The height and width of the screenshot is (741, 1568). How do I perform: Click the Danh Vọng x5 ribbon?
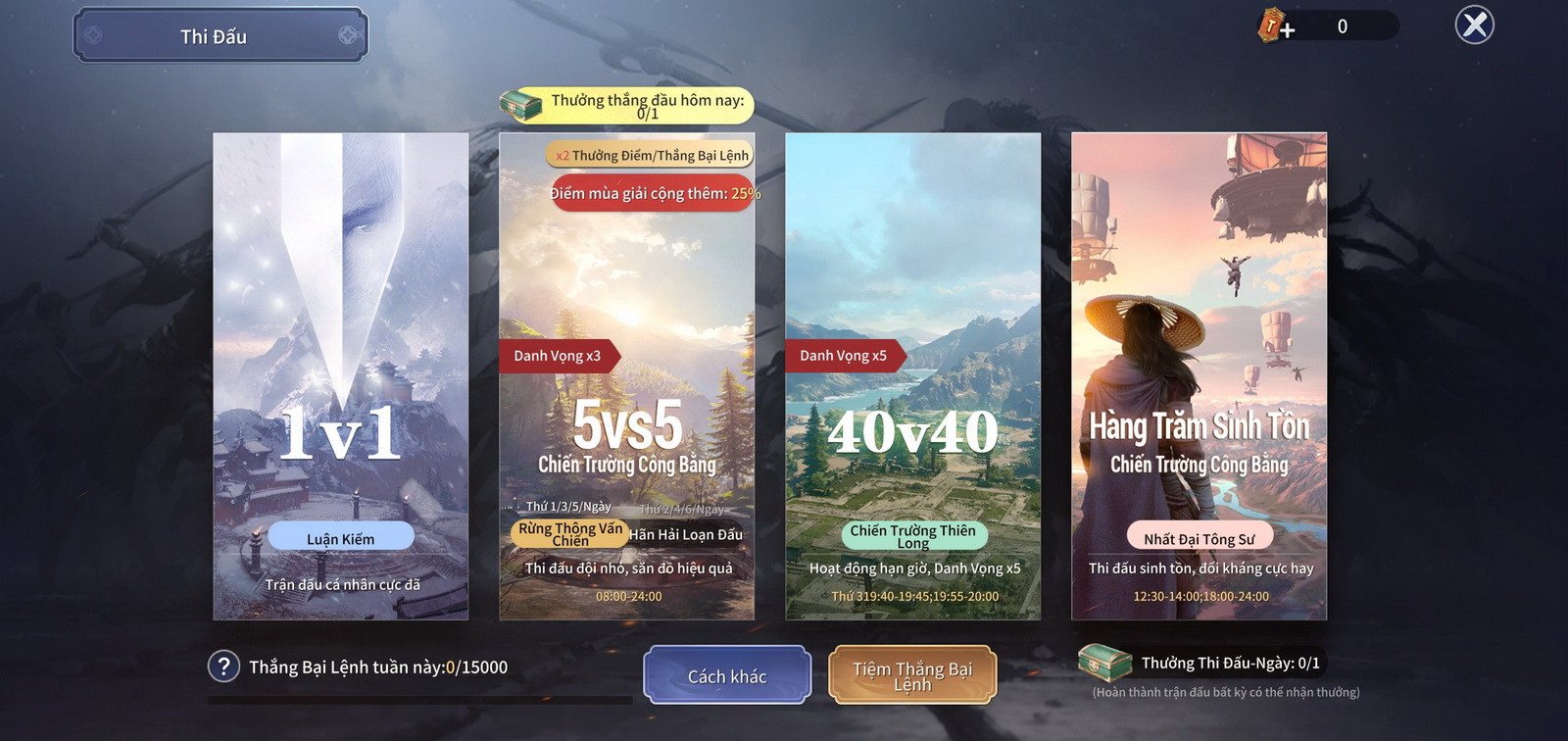click(843, 356)
